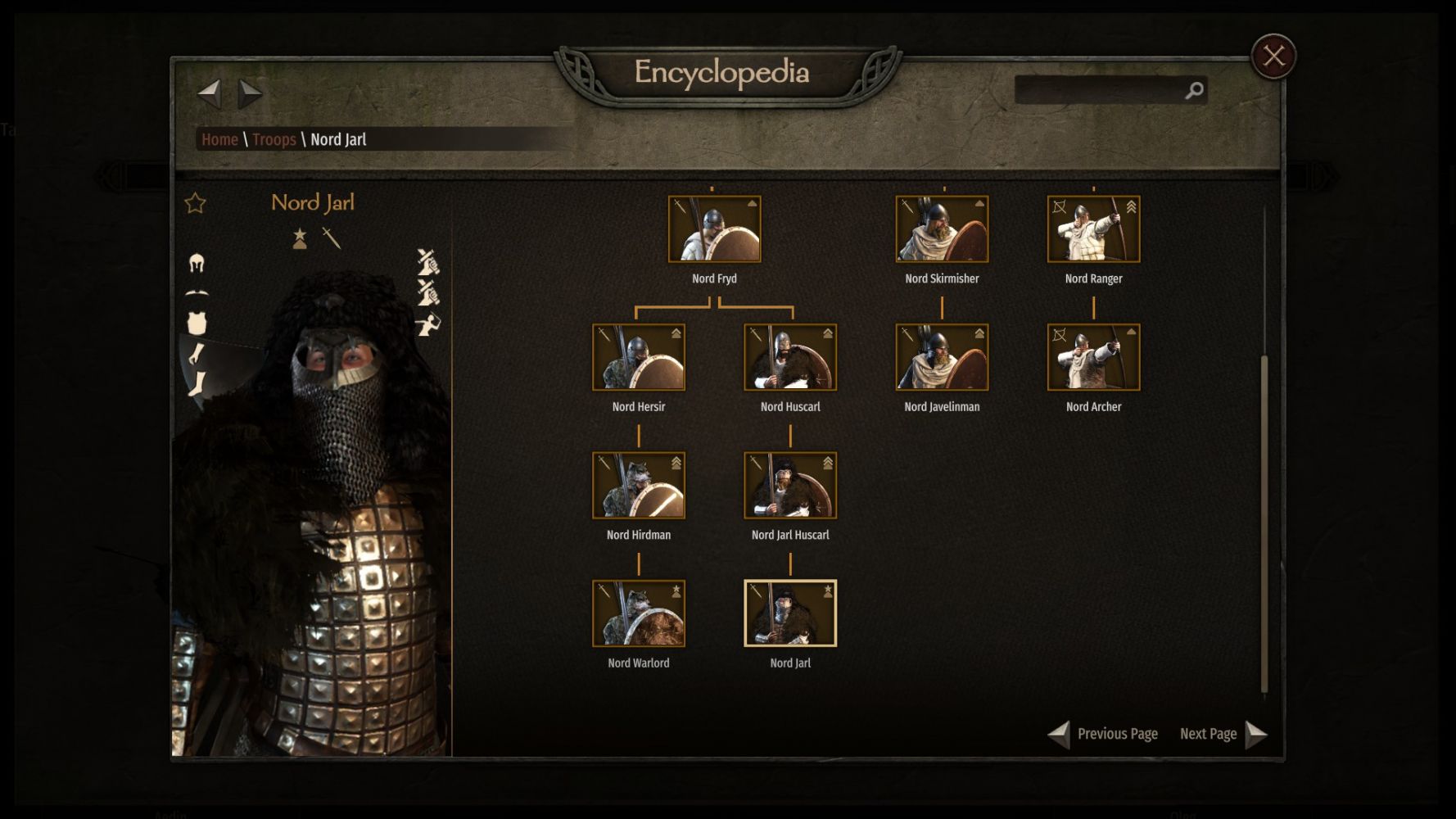The image size is (1456, 819).
Task: Open the Home breadcrumb link
Action: (219, 139)
